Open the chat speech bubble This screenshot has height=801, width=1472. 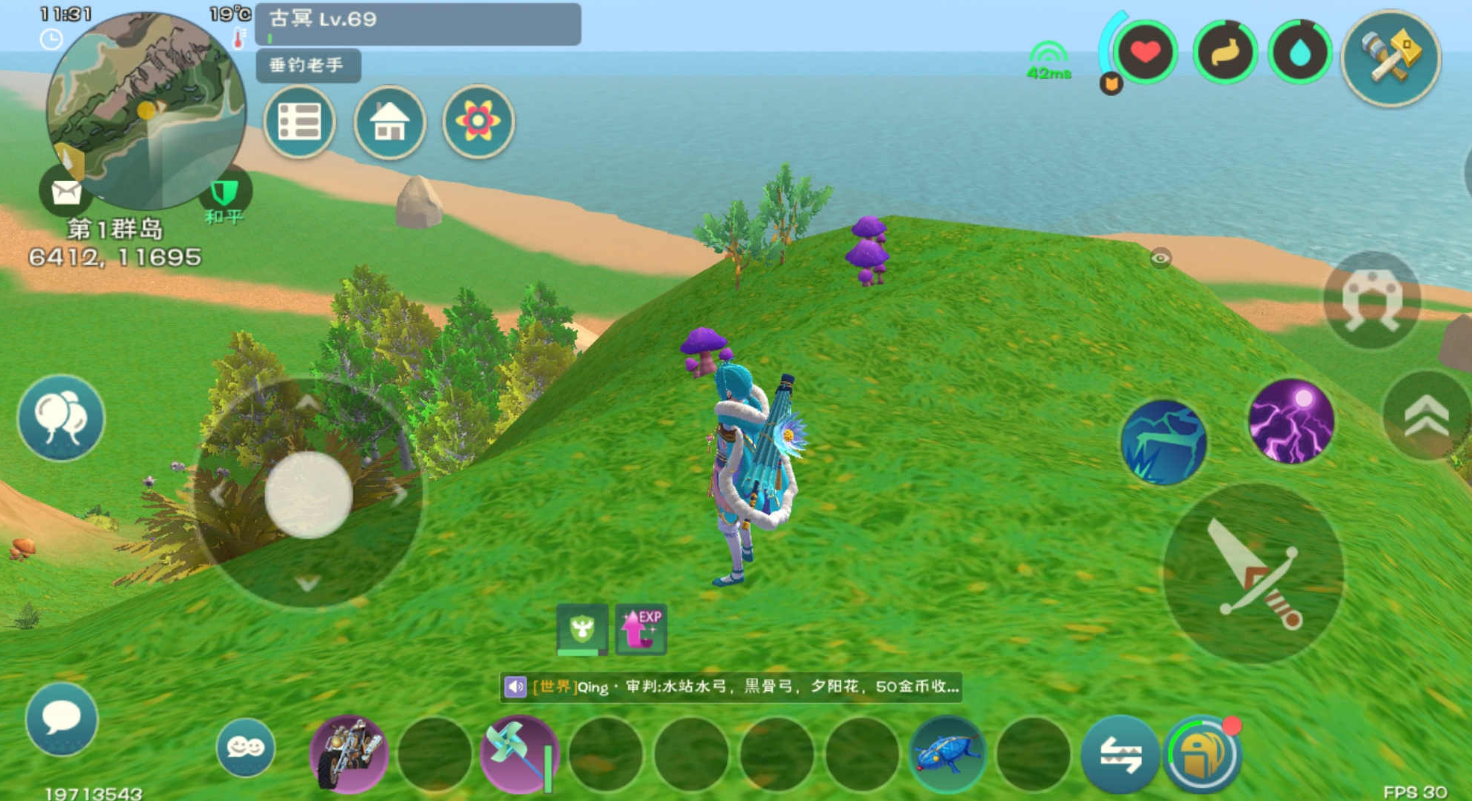tap(62, 719)
